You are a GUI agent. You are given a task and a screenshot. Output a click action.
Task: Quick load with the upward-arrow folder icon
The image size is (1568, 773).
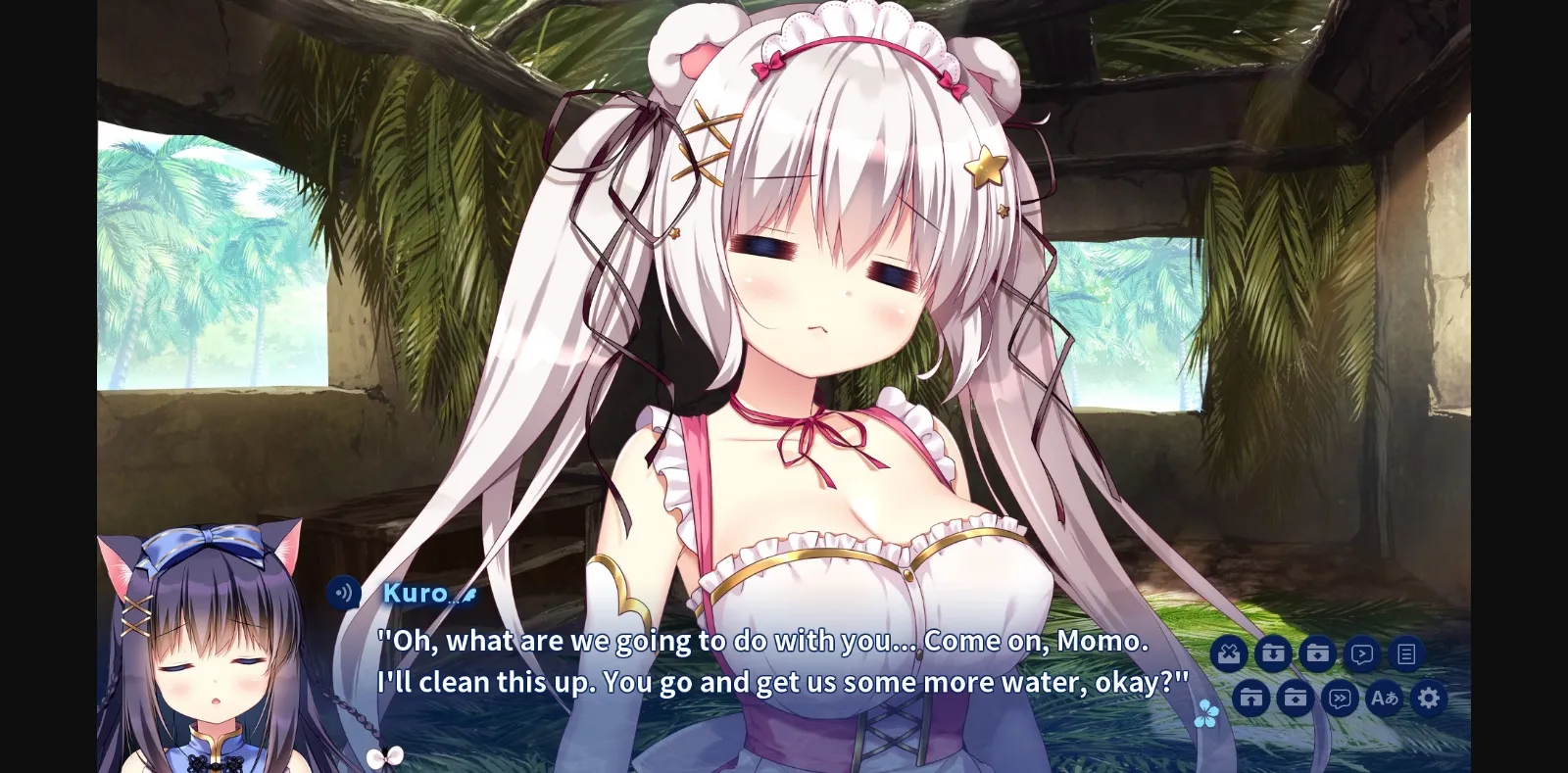pyautogui.click(x=1250, y=698)
